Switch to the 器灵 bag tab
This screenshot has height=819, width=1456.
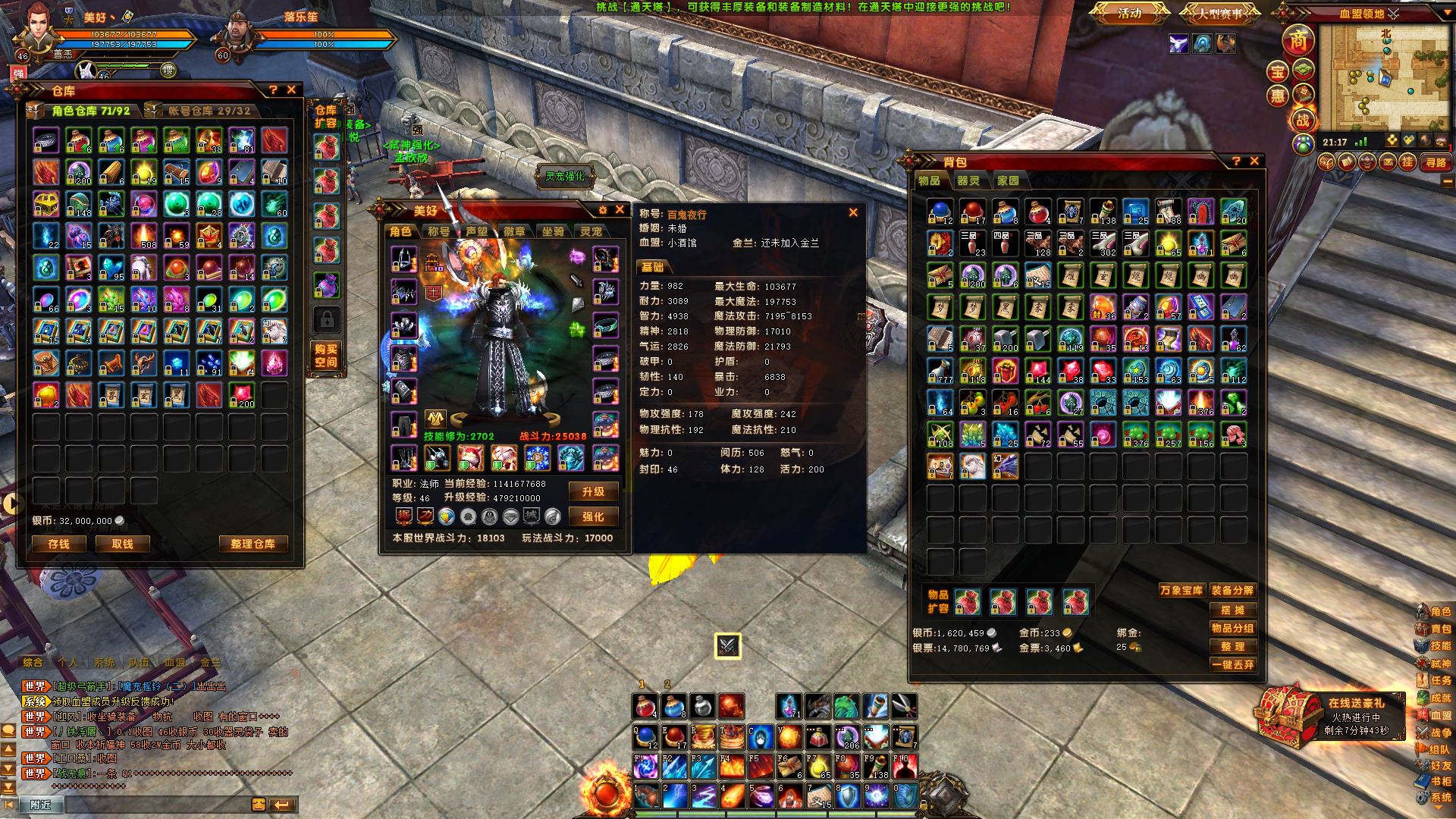(x=968, y=180)
